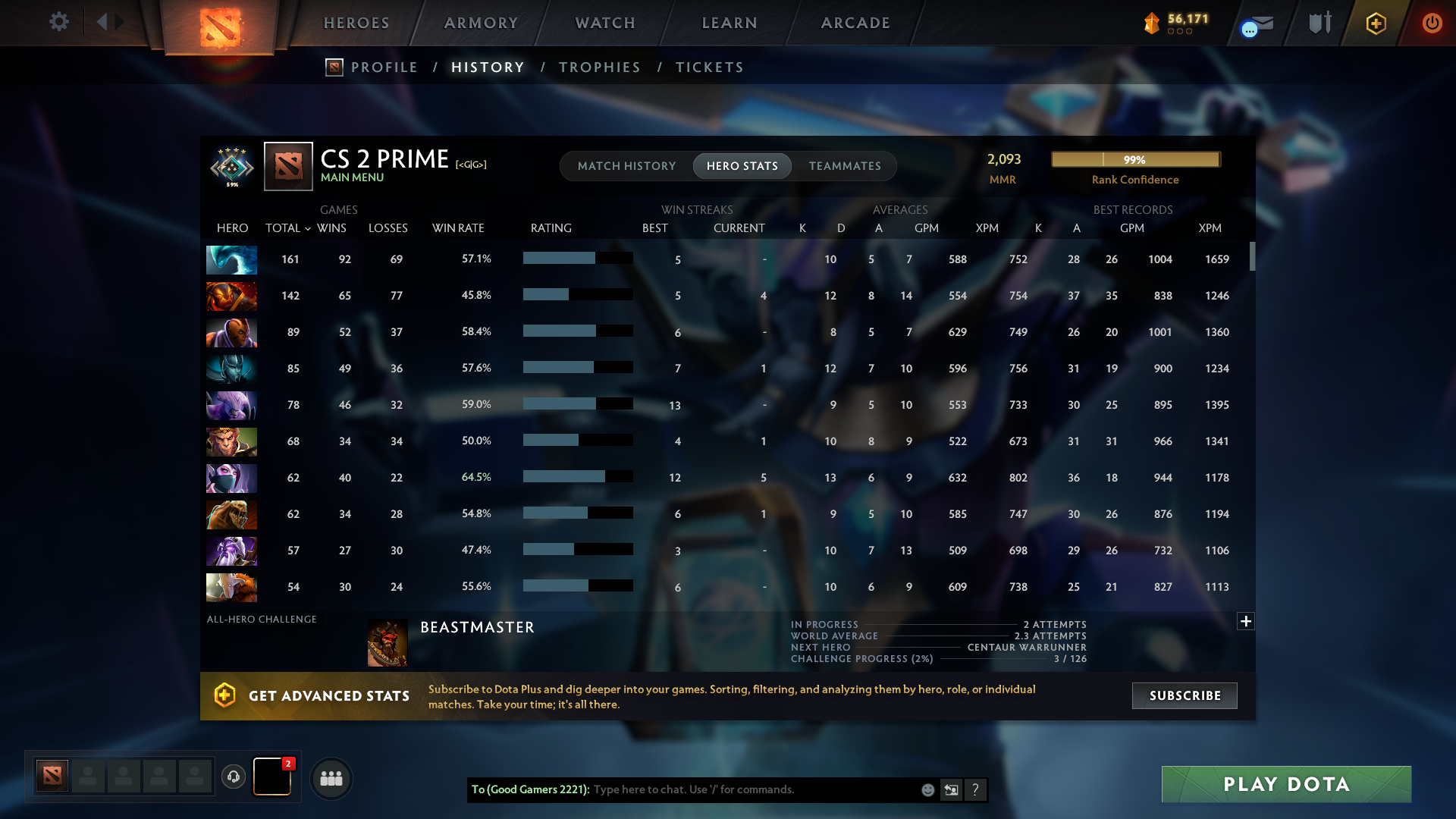The image size is (1456, 819).
Task: Expand All-Hero Challenge with plus button
Action: tap(1244, 621)
